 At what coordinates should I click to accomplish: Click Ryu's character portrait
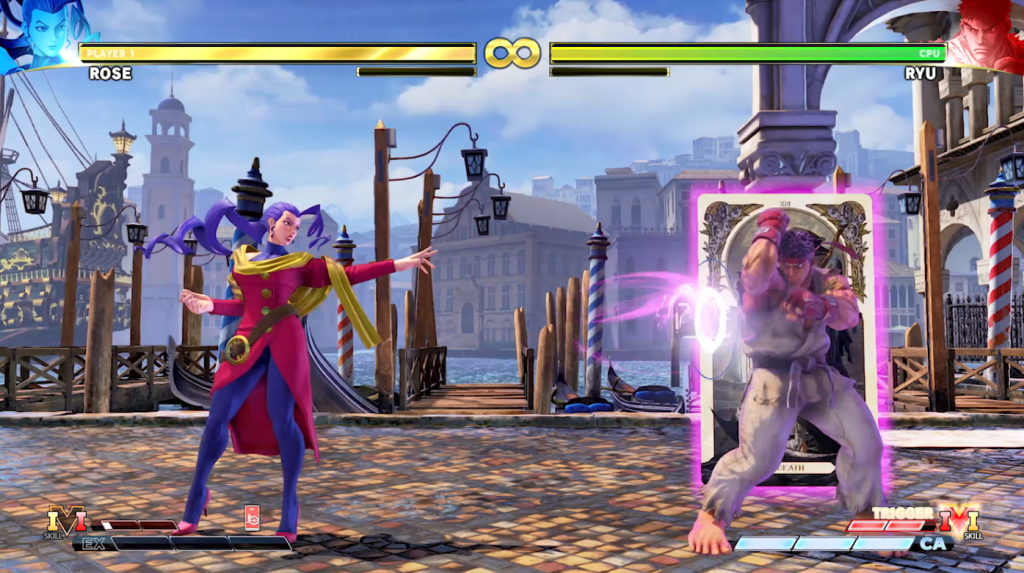984,32
